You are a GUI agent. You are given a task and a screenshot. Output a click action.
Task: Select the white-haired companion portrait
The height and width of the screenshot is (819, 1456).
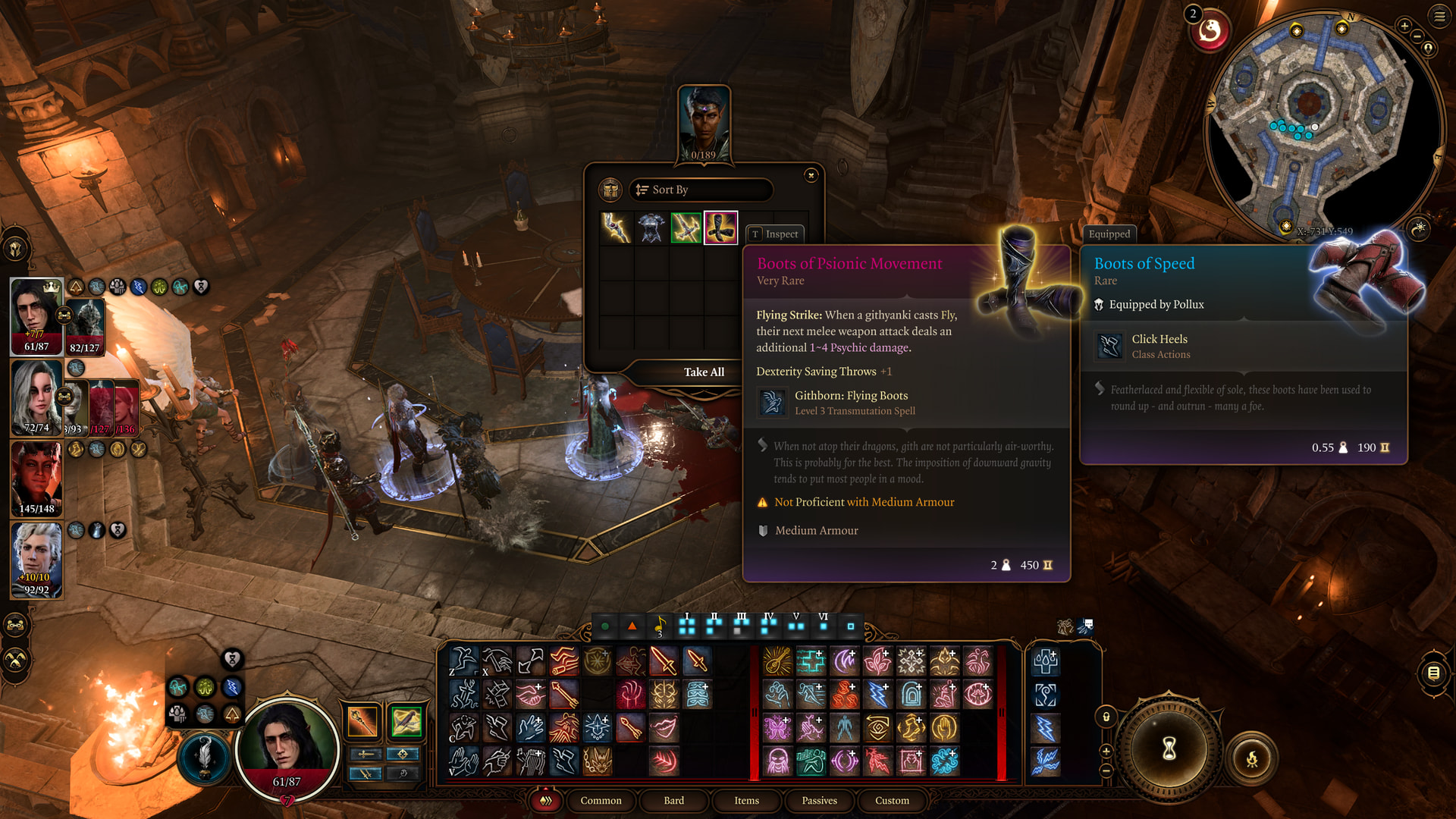pyautogui.click(x=36, y=397)
